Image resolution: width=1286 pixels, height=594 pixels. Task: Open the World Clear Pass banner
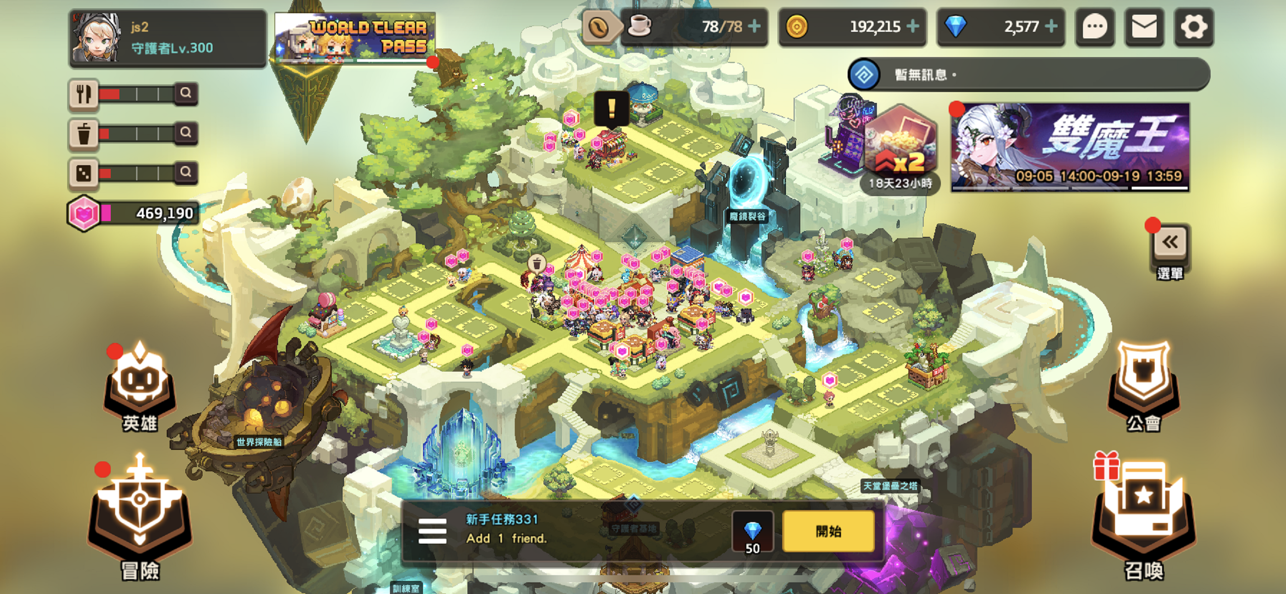[x=354, y=37]
